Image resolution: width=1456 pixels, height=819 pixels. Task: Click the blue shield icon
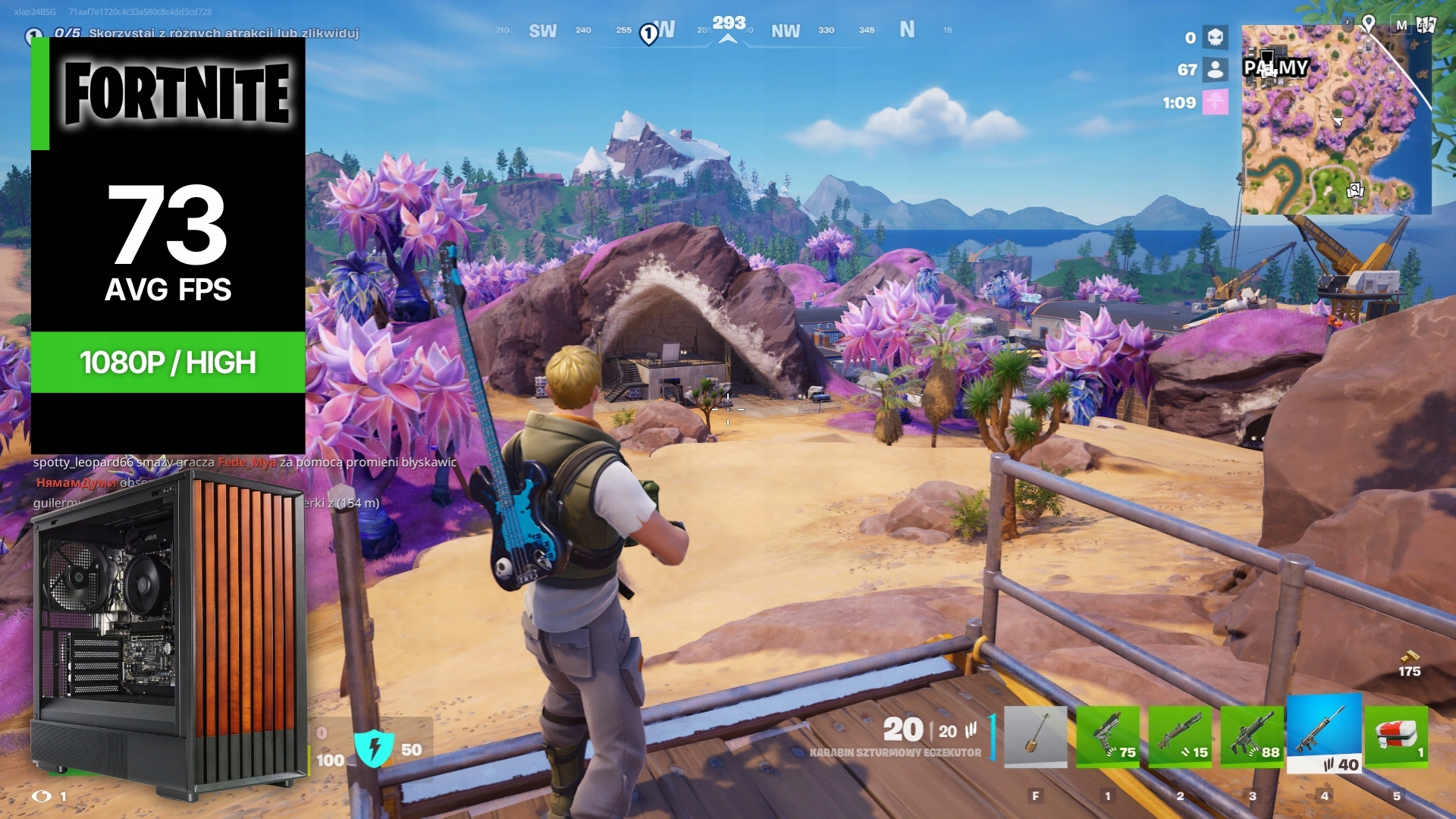[374, 748]
